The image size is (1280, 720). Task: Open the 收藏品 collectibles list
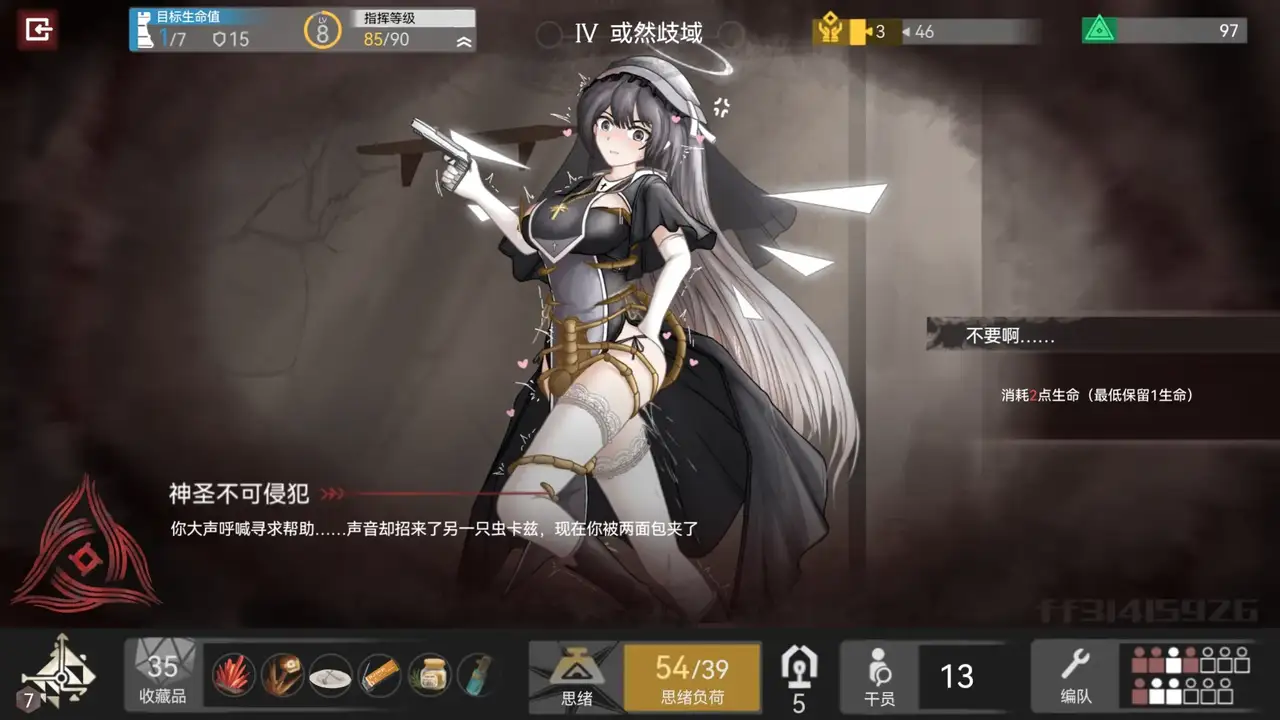pyautogui.click(x=163, y=675)
